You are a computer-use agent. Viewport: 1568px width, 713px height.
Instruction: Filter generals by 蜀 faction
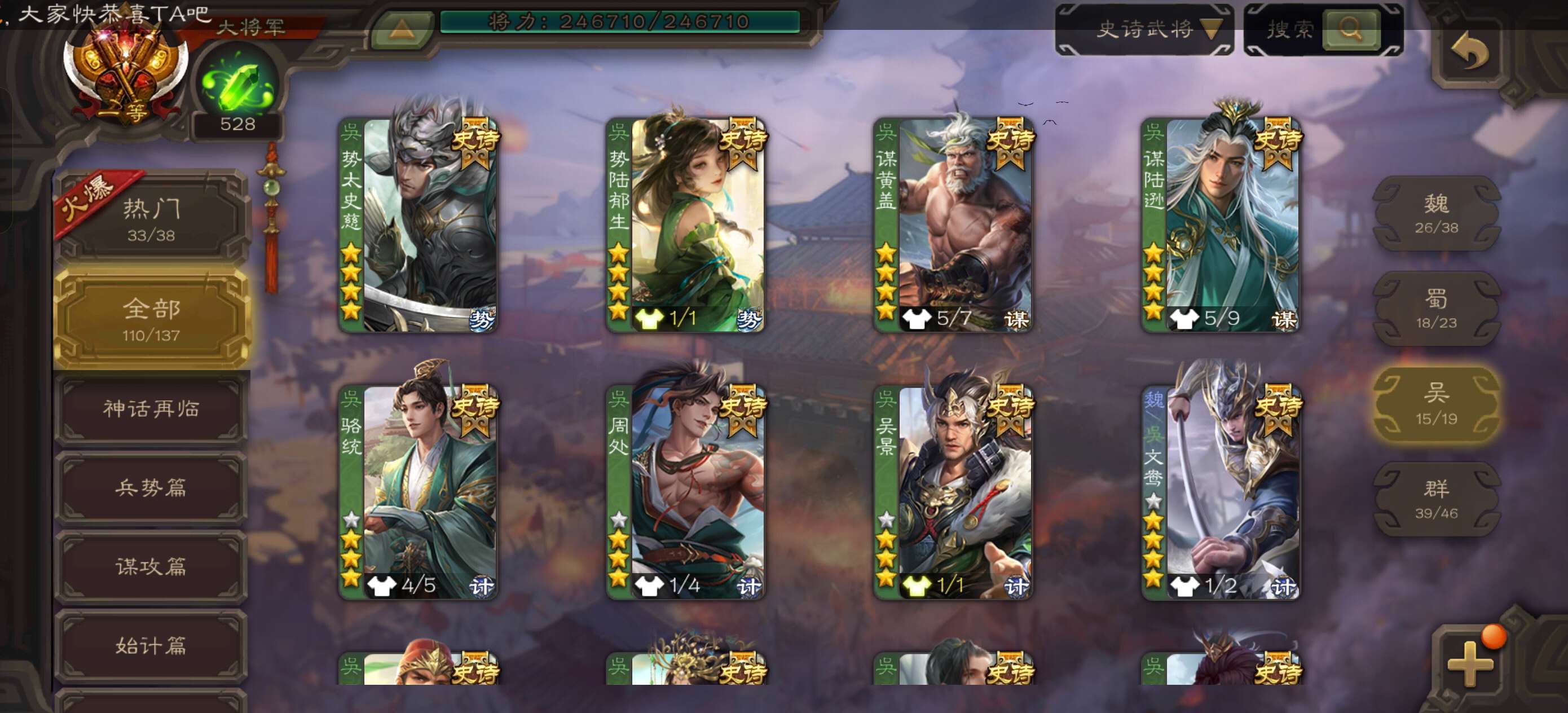pos(1436,309)
